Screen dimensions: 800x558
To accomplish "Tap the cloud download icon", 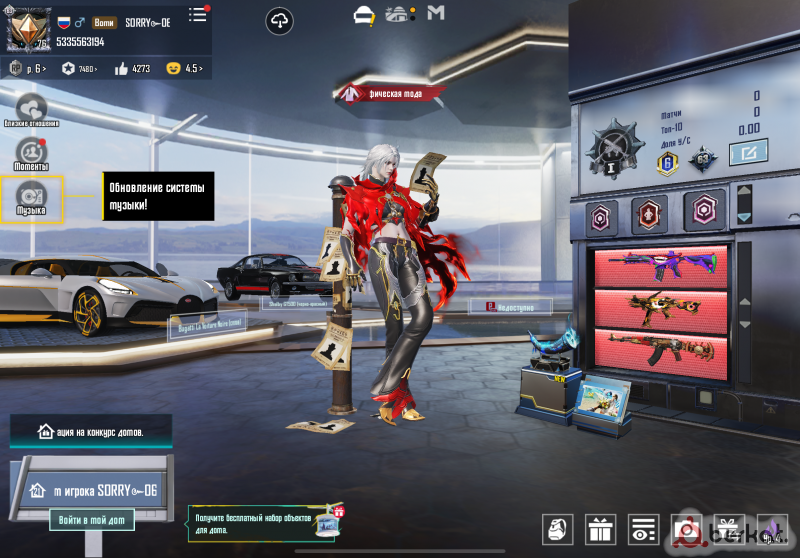I will pyautogui.click(x=280, y=20).
